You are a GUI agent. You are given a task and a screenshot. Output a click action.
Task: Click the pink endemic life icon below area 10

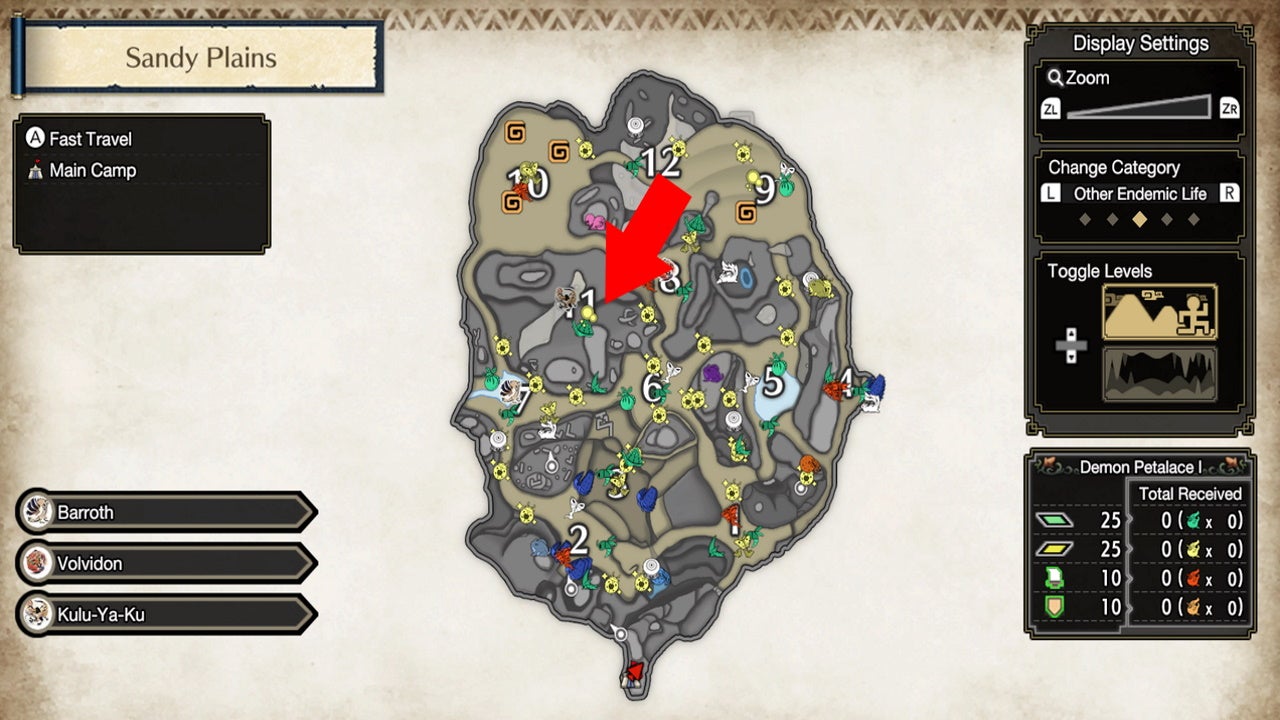pyautogui.click(x=593, y=222)
